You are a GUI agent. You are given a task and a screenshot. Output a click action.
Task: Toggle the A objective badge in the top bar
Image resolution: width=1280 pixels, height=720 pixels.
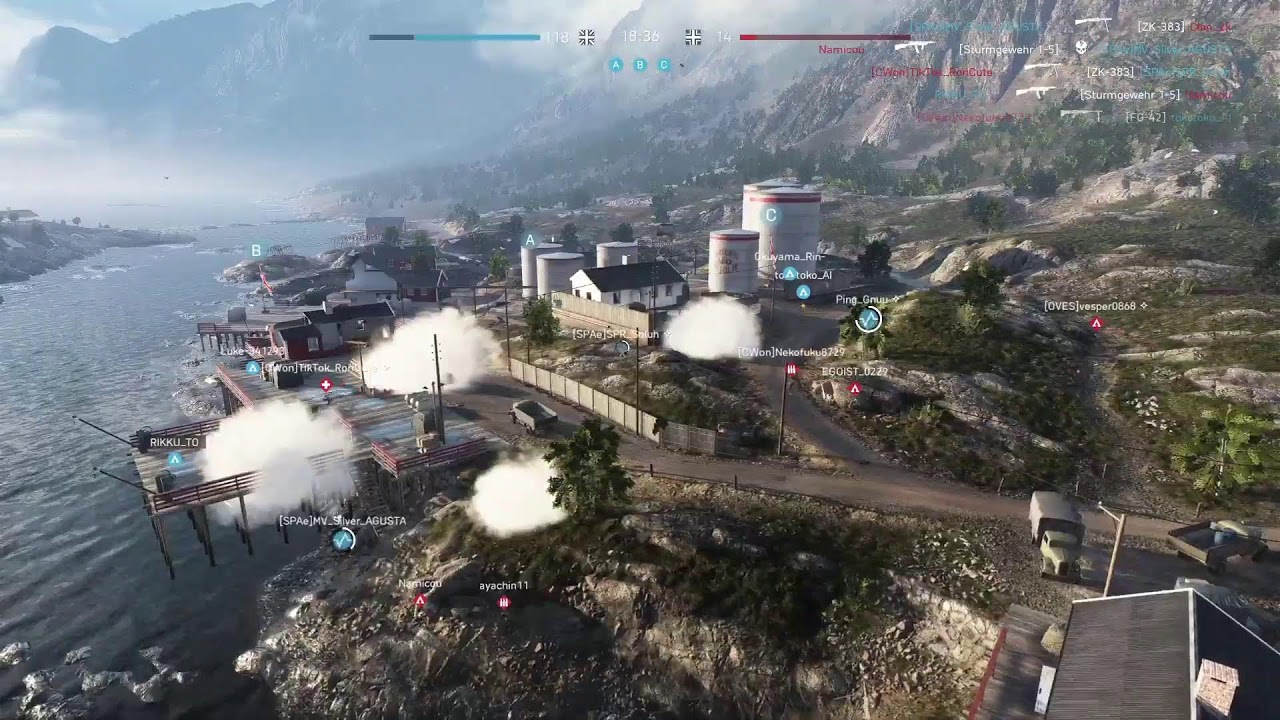pos(616,64)
